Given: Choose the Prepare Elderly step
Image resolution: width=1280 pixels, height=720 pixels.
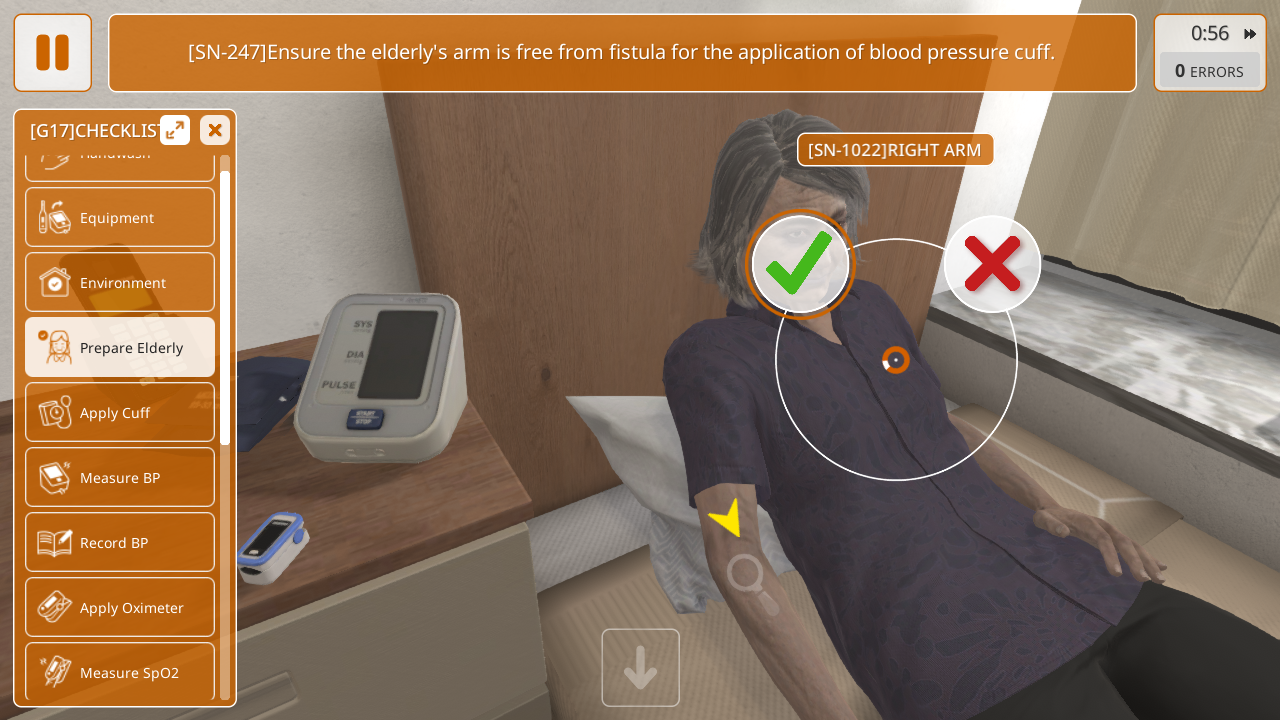Looking at the screenshot, I should [120, 347].
